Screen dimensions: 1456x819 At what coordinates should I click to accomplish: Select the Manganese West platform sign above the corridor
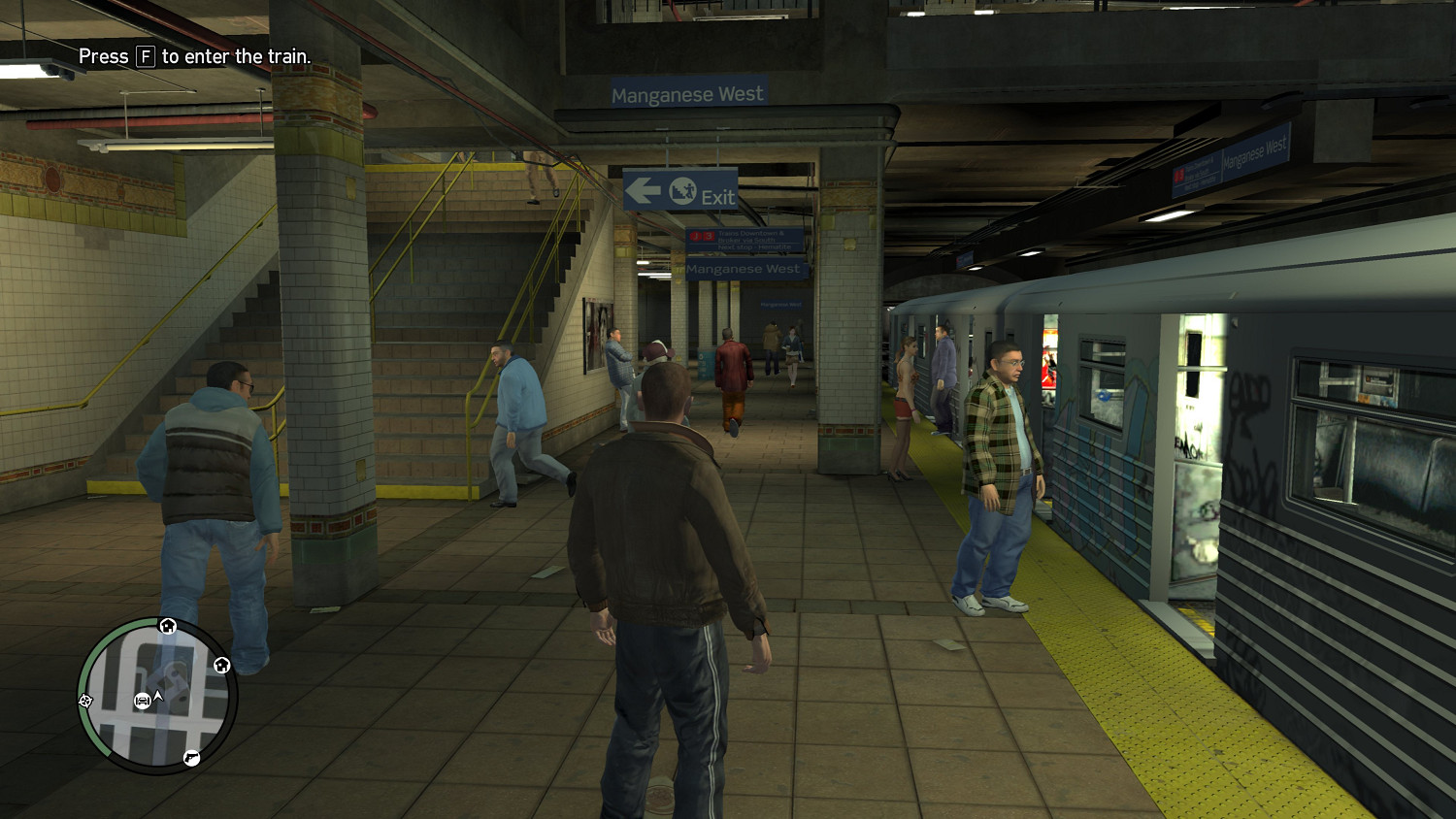(x=744, y=269)
